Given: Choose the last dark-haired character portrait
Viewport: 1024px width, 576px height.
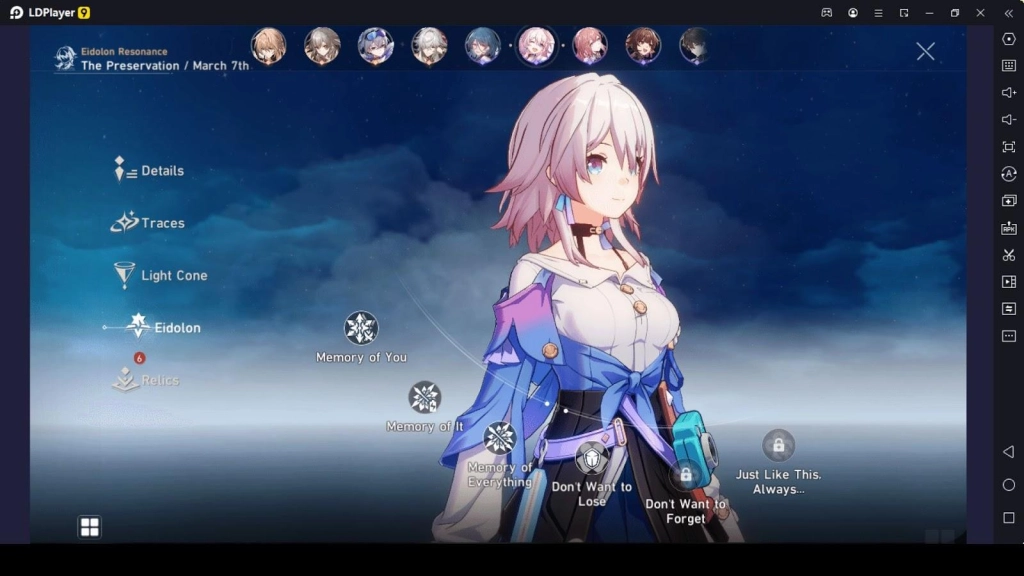Looking at the screenshot, I should tap(695, 46).
